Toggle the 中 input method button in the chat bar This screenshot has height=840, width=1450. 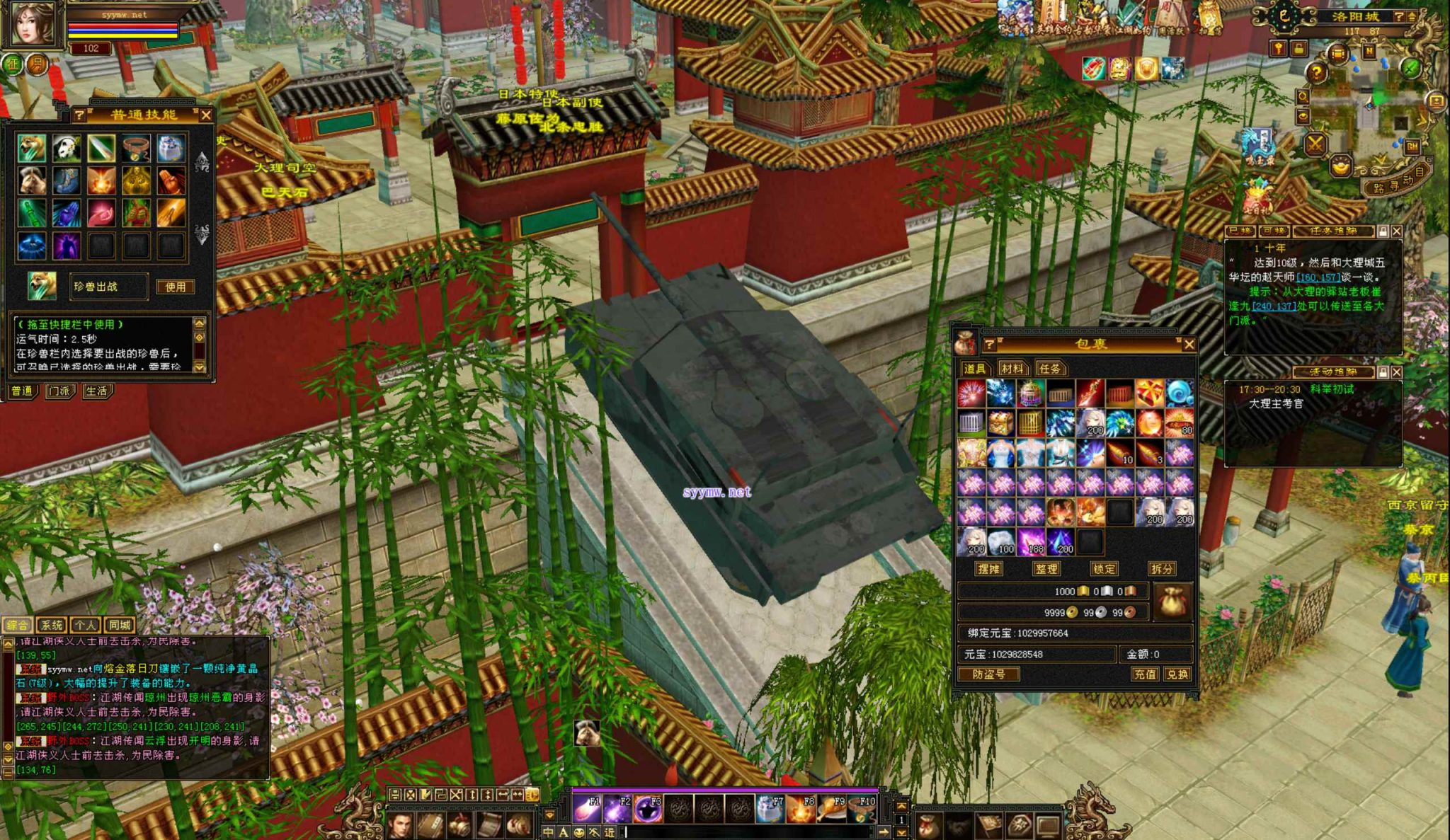tap(548, 833)
